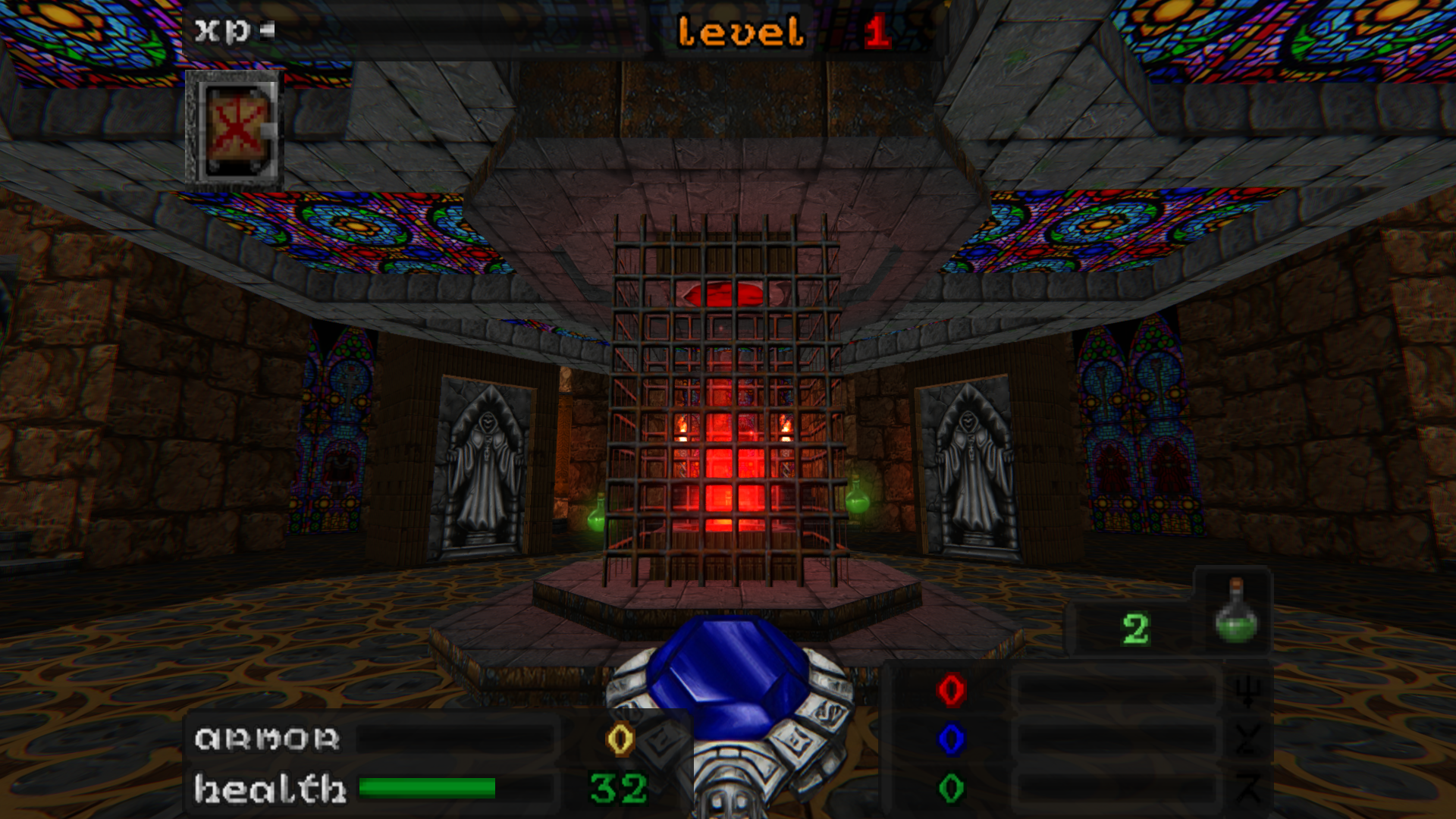This screenshot has width=1456, height=819.
Task: Select the map scroll icon below the xp bar
Action: 235,129
